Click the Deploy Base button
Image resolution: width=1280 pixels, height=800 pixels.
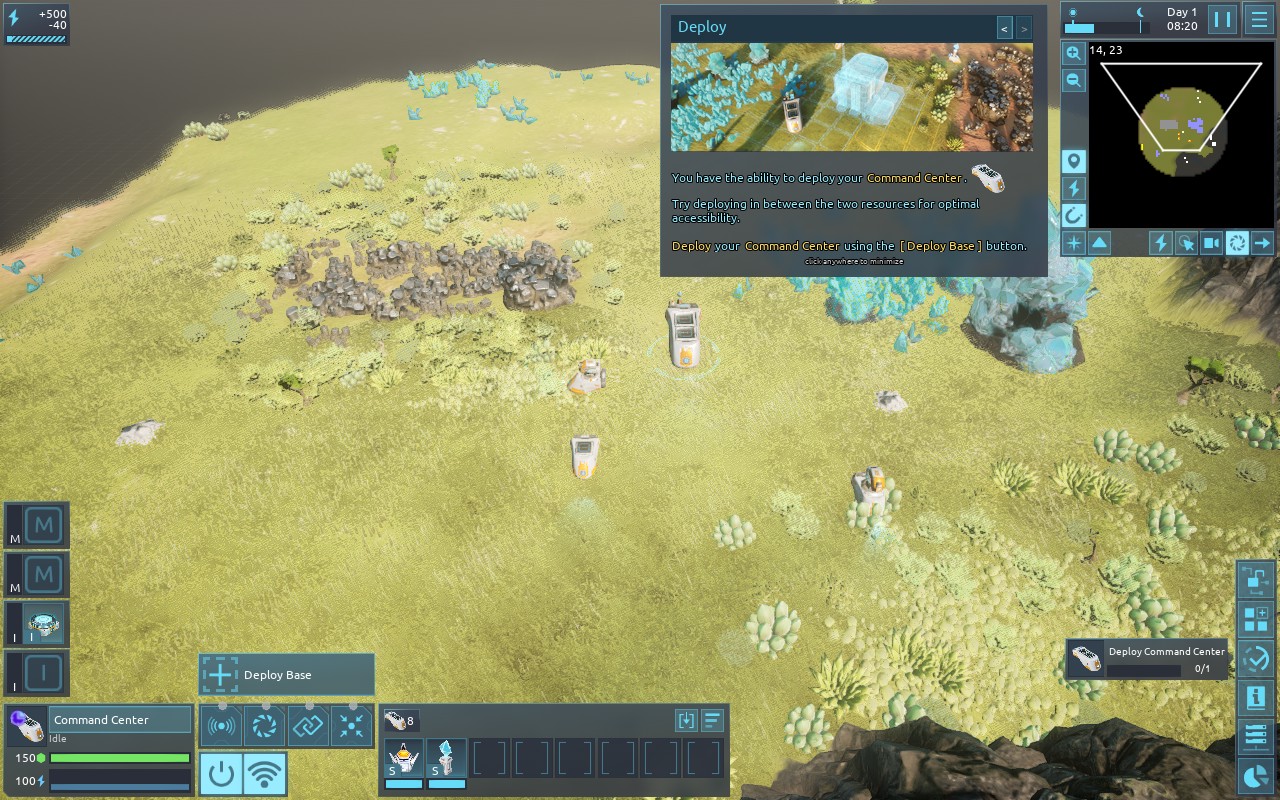pyautogui.click(x=286, y=675)
